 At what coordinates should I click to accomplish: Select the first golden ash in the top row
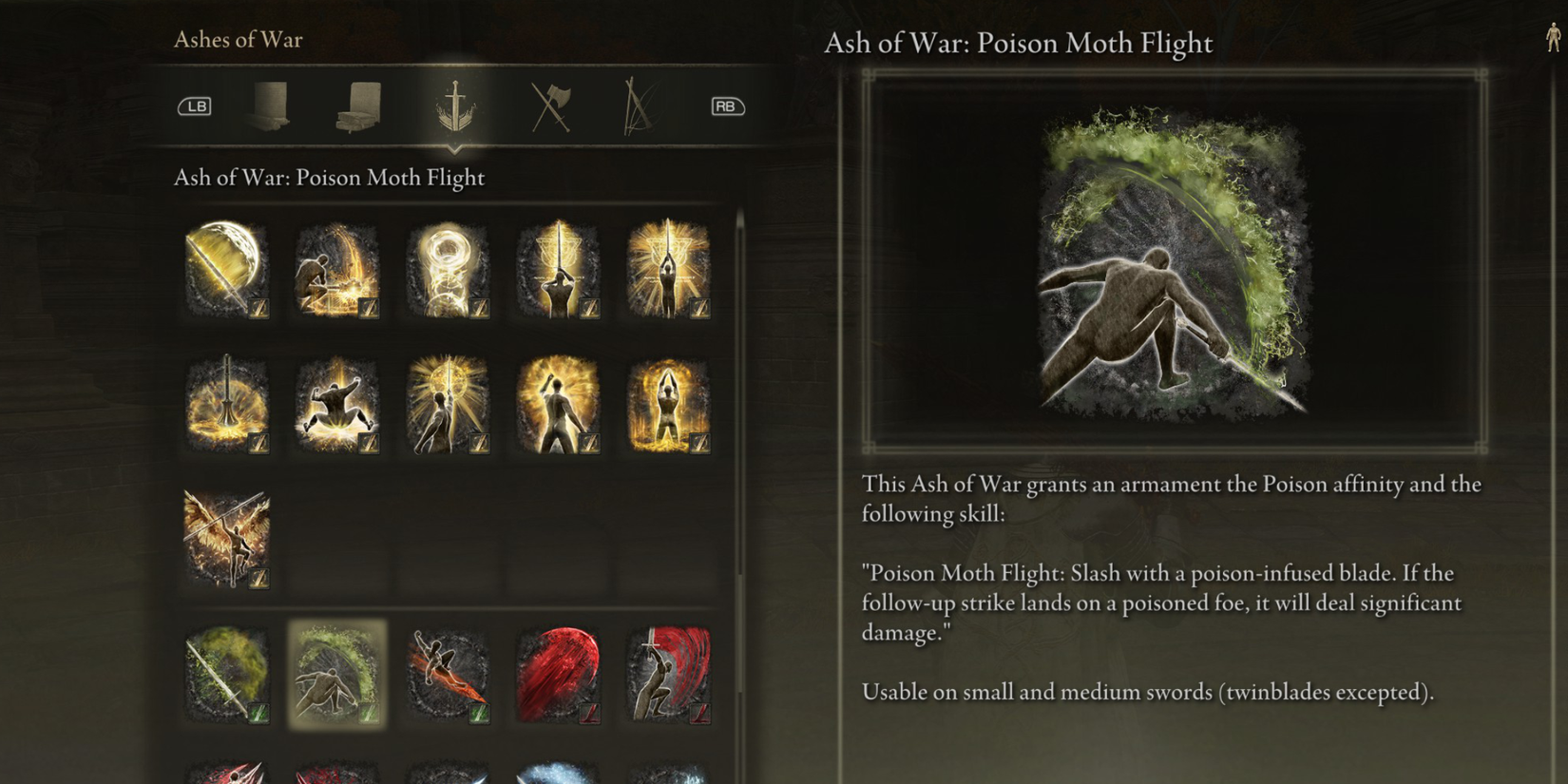pos(226,271)
